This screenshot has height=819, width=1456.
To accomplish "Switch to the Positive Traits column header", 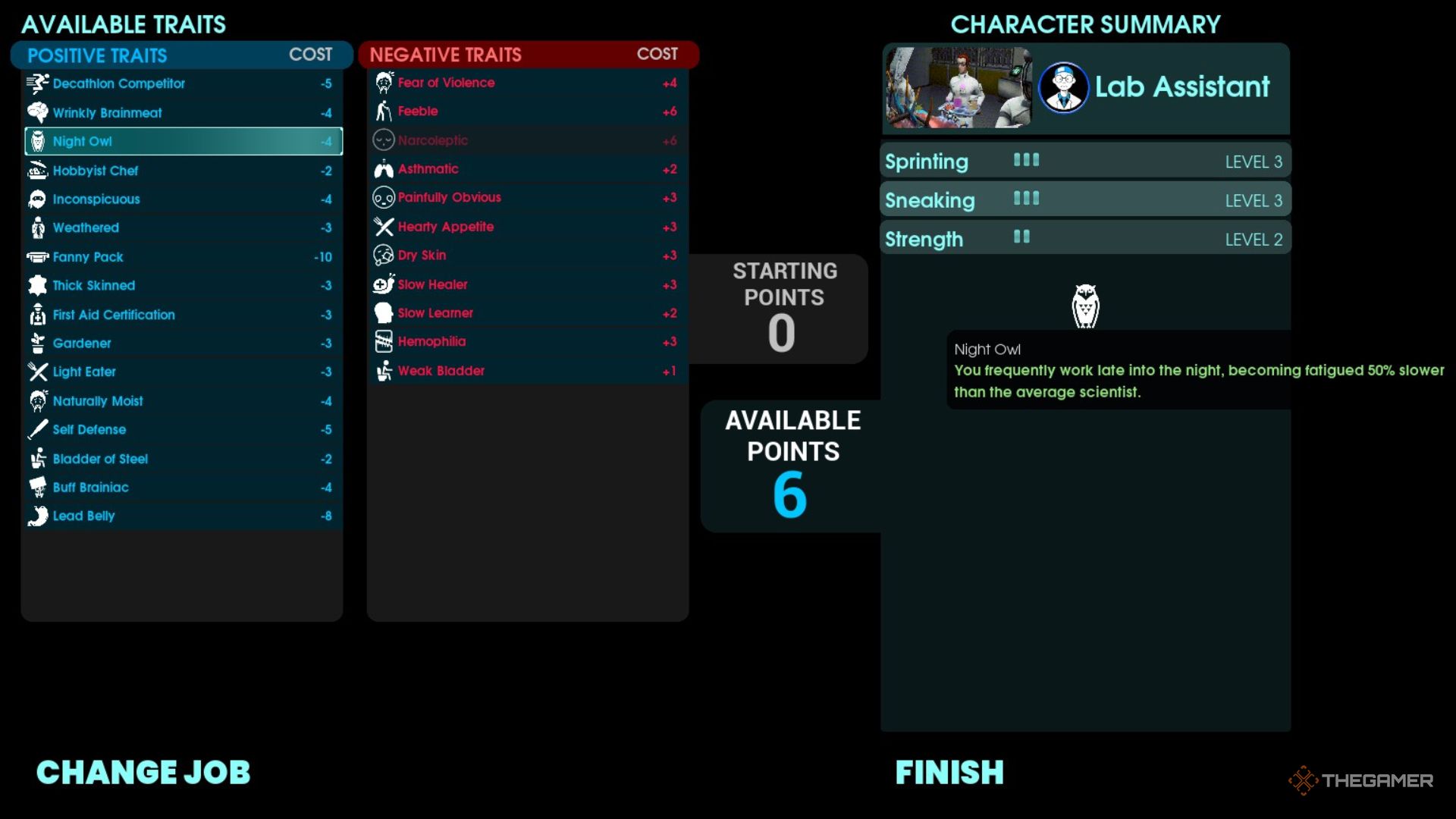I will pos(96,55).
